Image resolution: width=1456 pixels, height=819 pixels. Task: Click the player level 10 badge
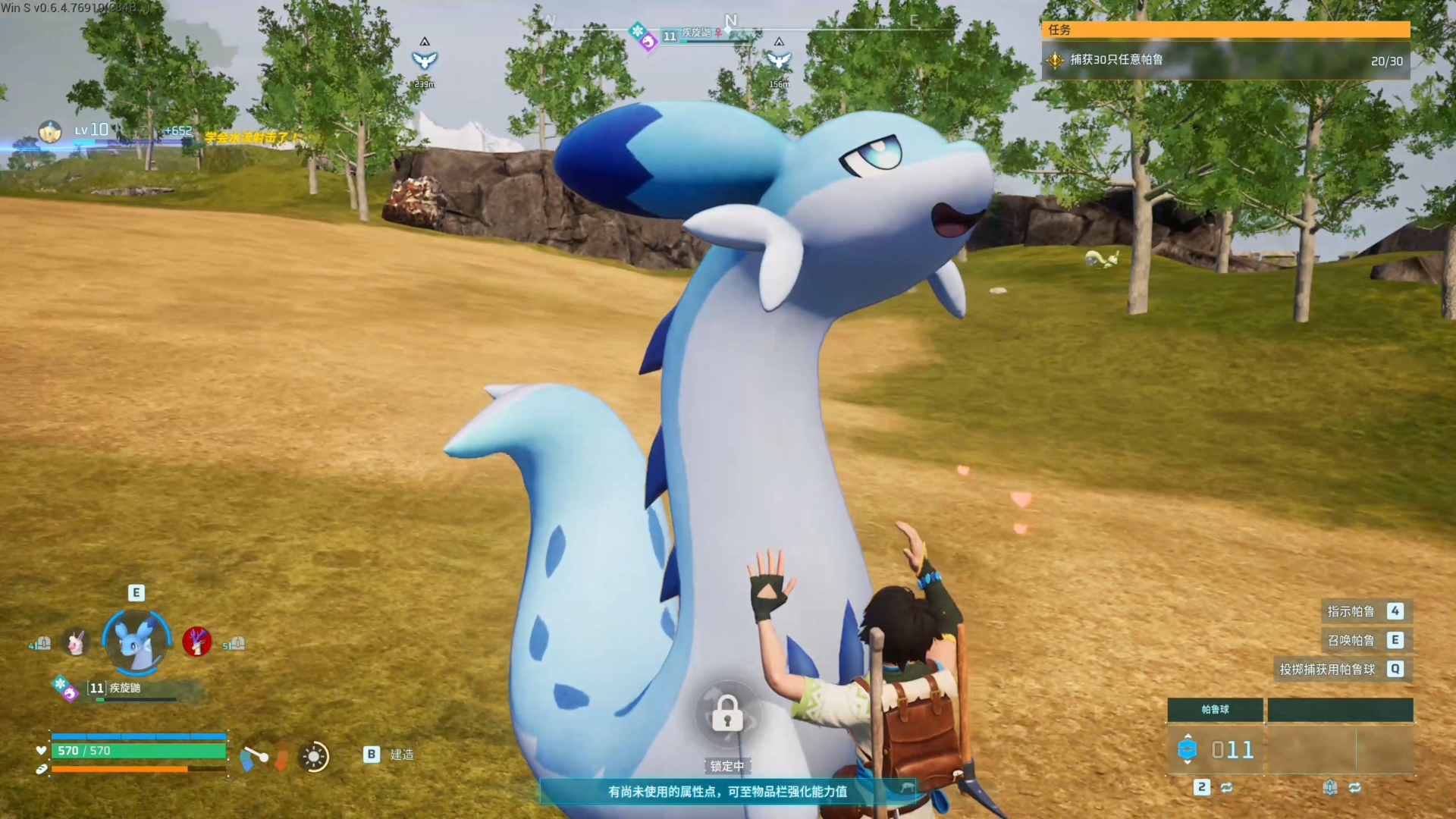click(92, 130)
